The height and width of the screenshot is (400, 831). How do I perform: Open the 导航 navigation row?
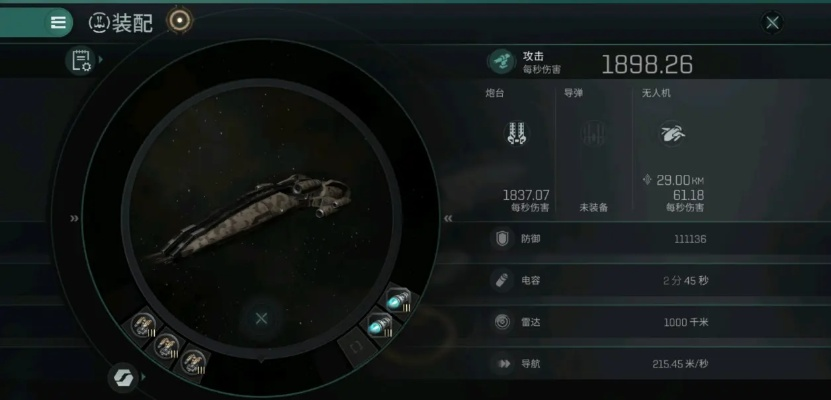(650, 364)
